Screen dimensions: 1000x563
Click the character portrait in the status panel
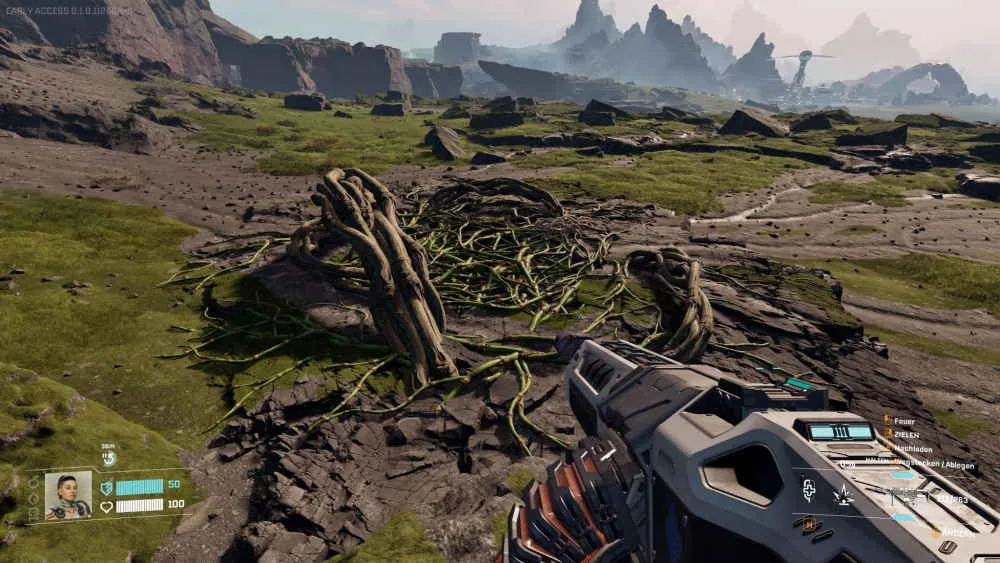click(x=68, y=494)
